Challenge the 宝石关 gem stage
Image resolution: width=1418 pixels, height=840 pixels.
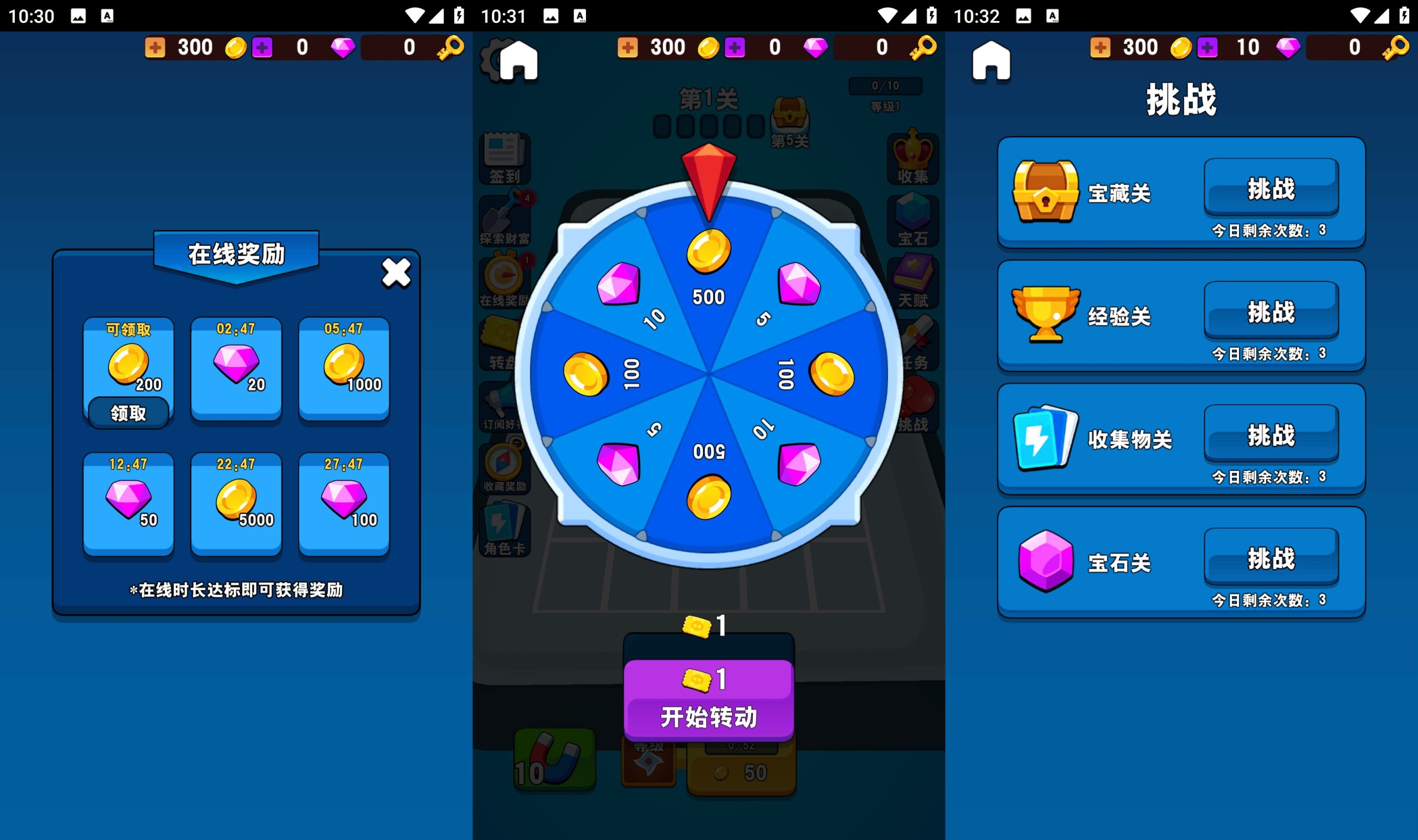point(1271,558)
